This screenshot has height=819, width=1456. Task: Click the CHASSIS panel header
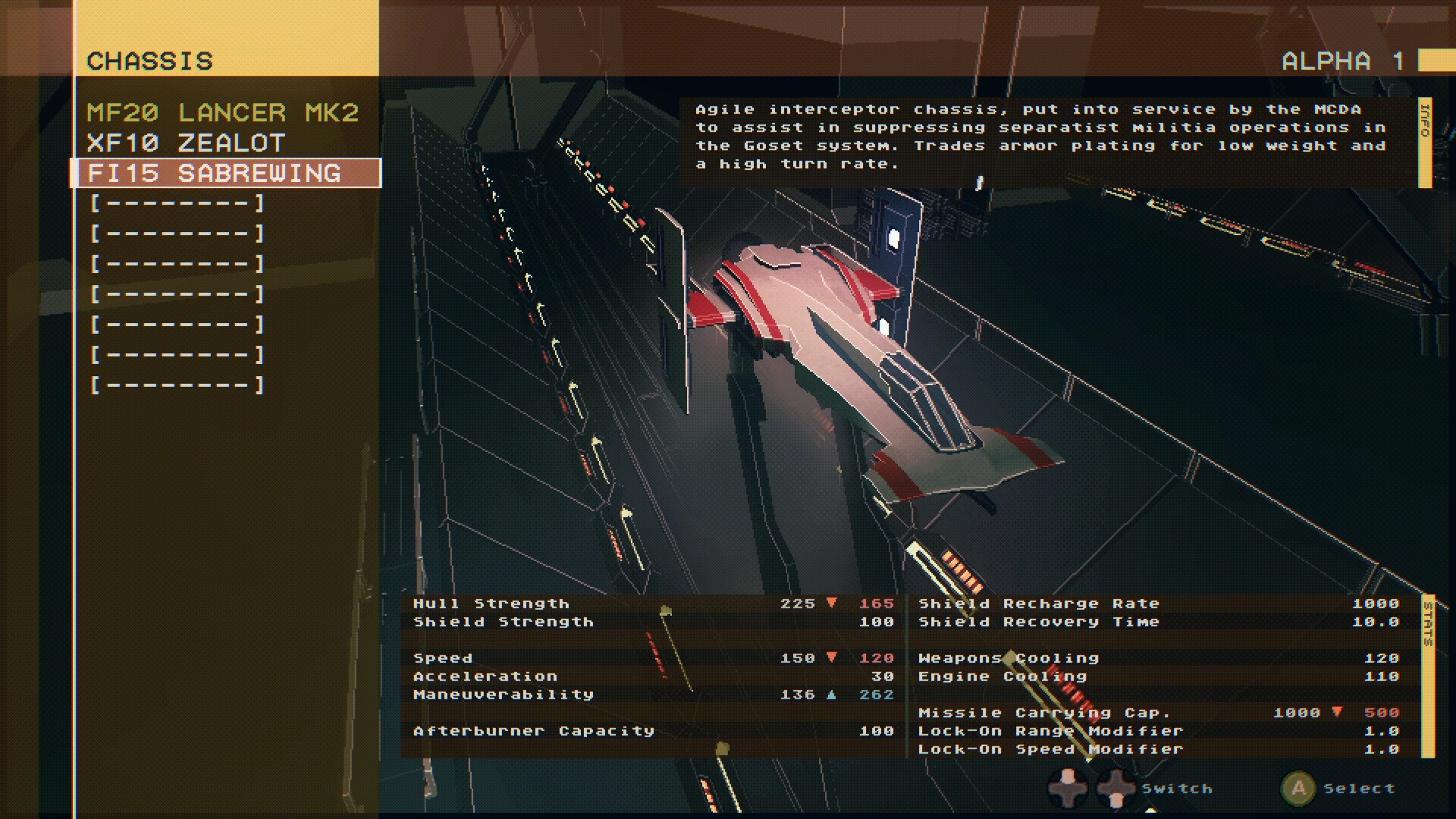[149, 61]
